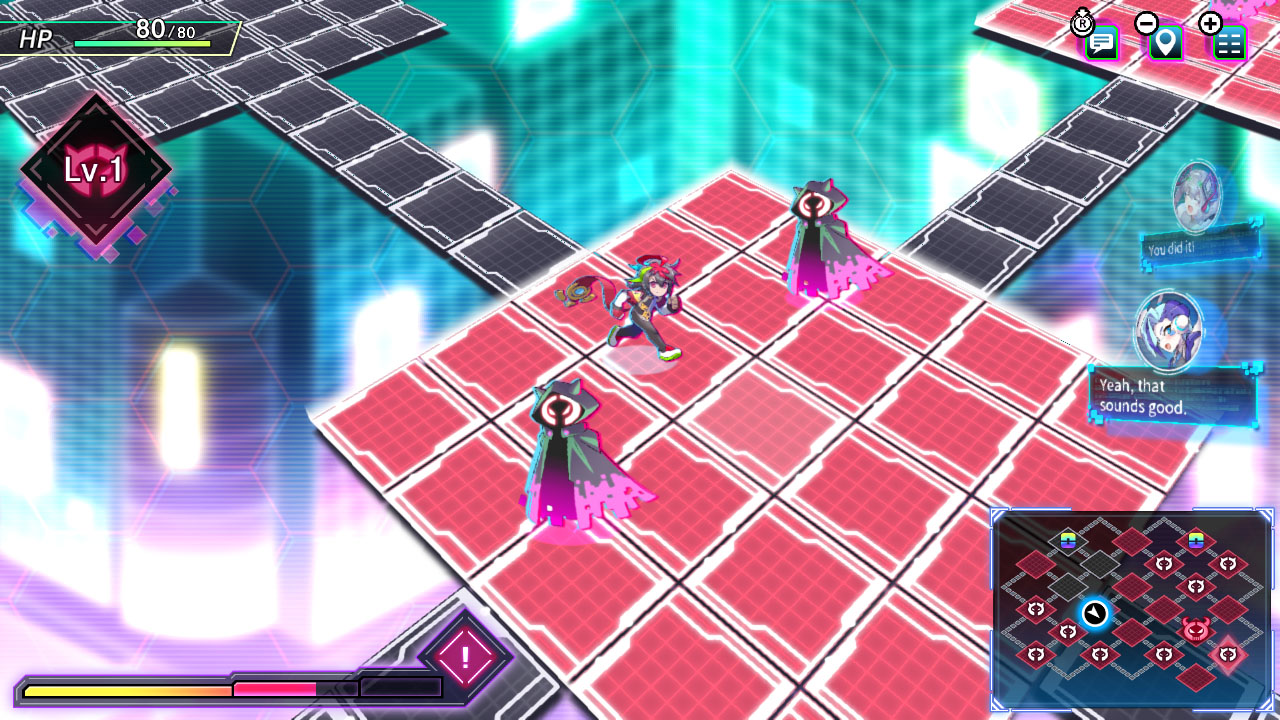Image resolution: width=1280 pixels, height=720 pixels.
Task: Click the rainbow treasure chest icon on minimap
Action: (1067, 541)
